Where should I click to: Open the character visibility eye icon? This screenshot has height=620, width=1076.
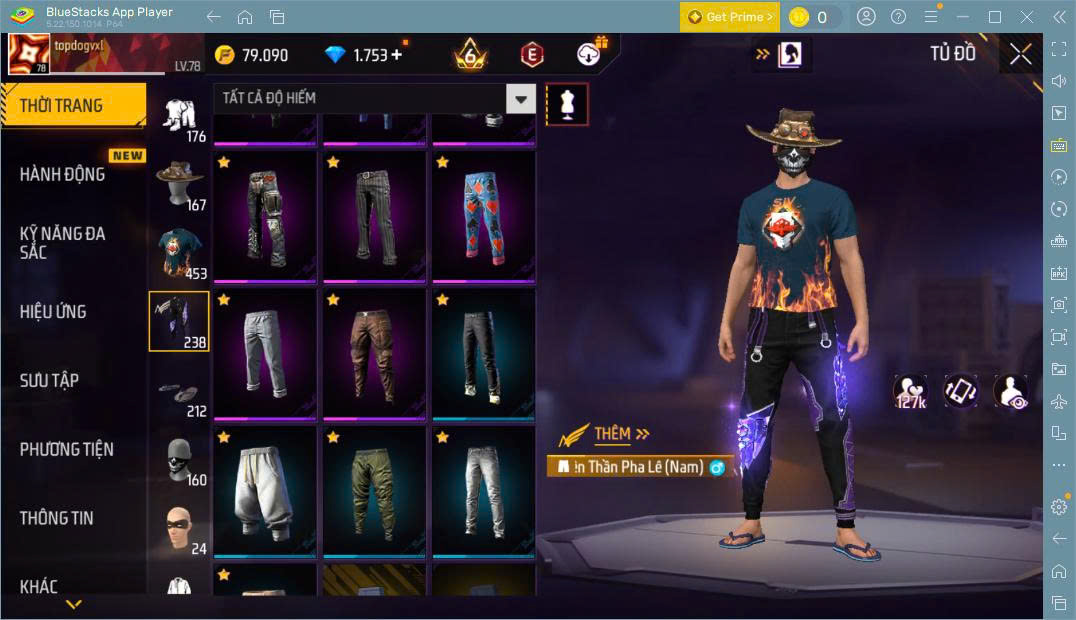coord(1011,392)
